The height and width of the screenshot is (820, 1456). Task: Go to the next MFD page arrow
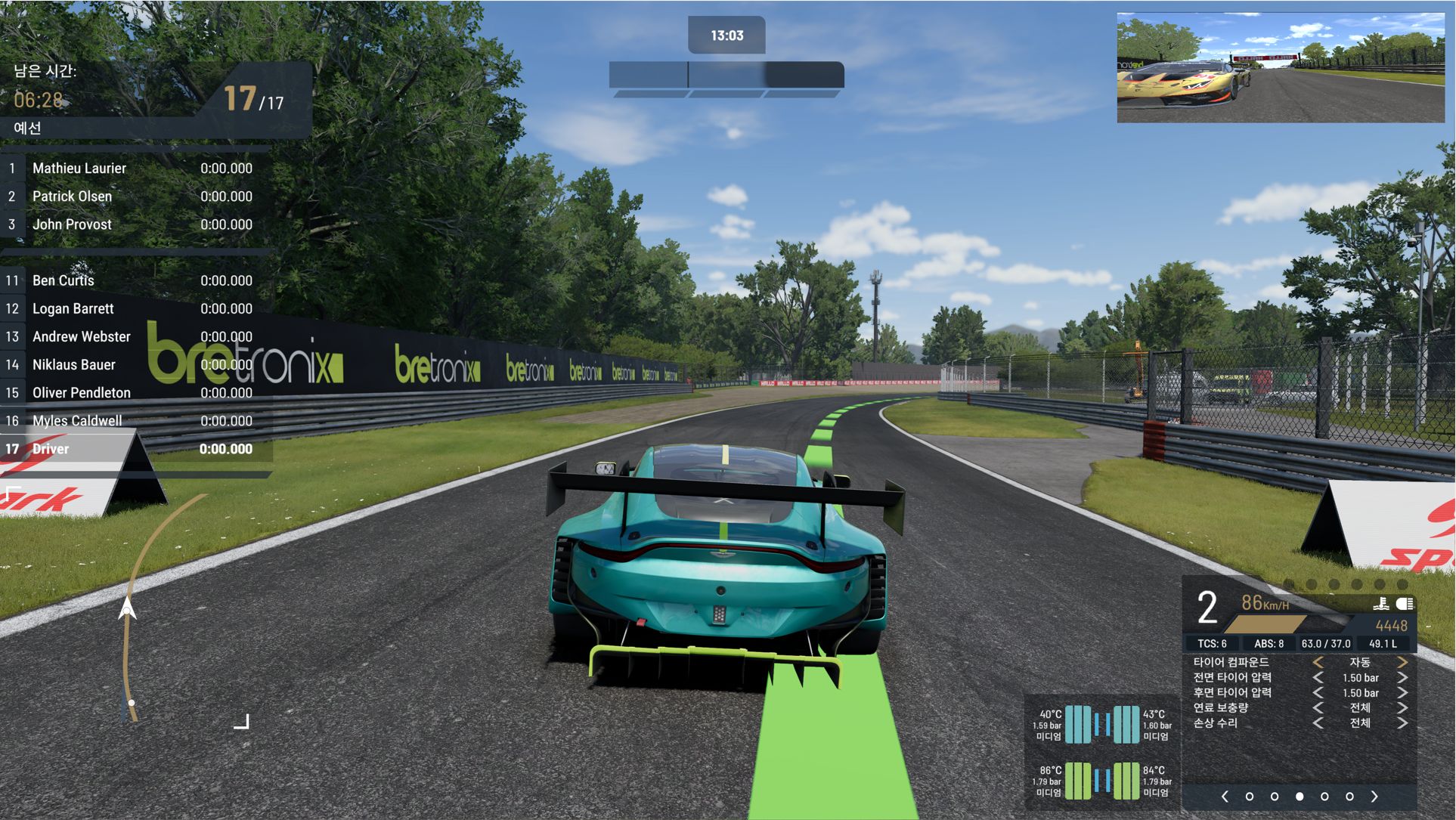pos(1374,797)
